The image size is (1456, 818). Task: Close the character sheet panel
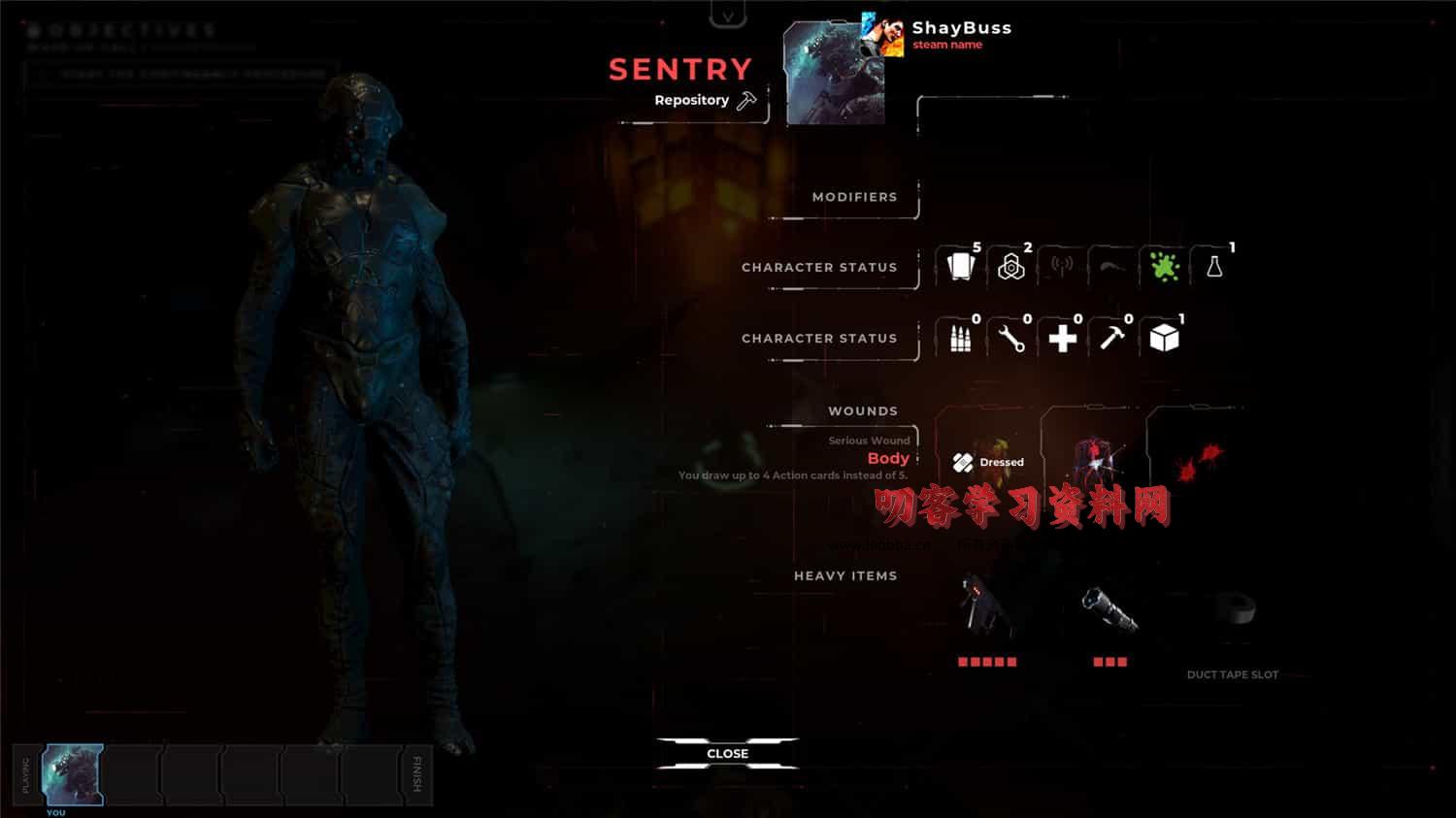[x=727, y=753]
